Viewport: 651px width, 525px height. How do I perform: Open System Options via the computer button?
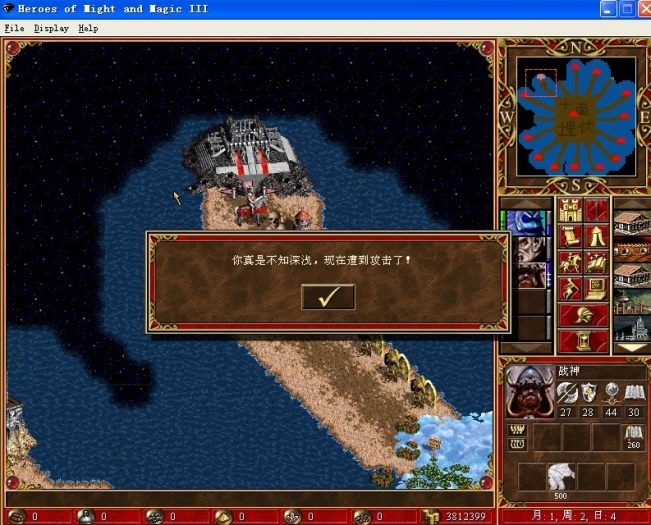tap(597, 289)
